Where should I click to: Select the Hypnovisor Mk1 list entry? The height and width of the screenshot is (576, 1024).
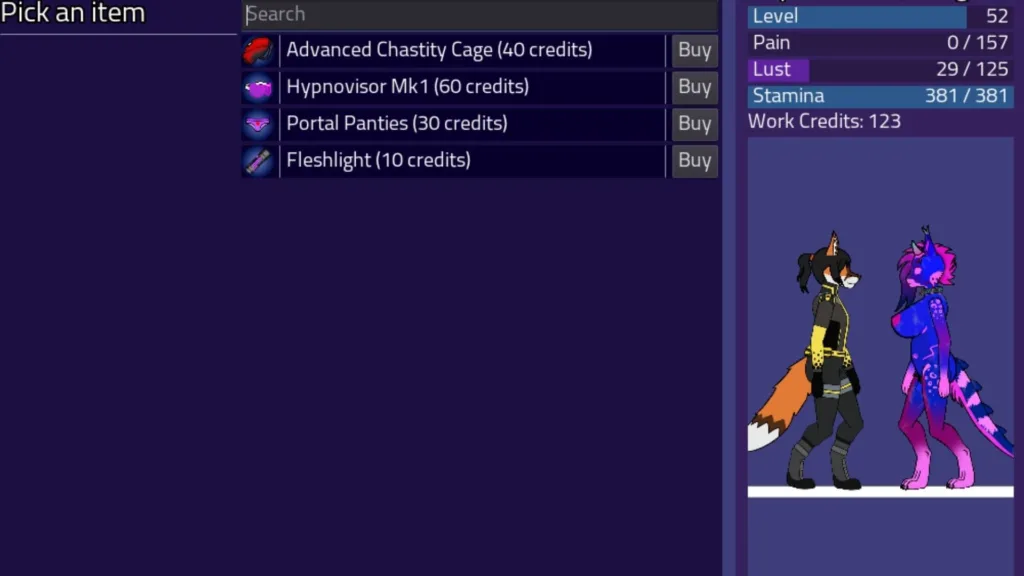[x=407, y=87]
